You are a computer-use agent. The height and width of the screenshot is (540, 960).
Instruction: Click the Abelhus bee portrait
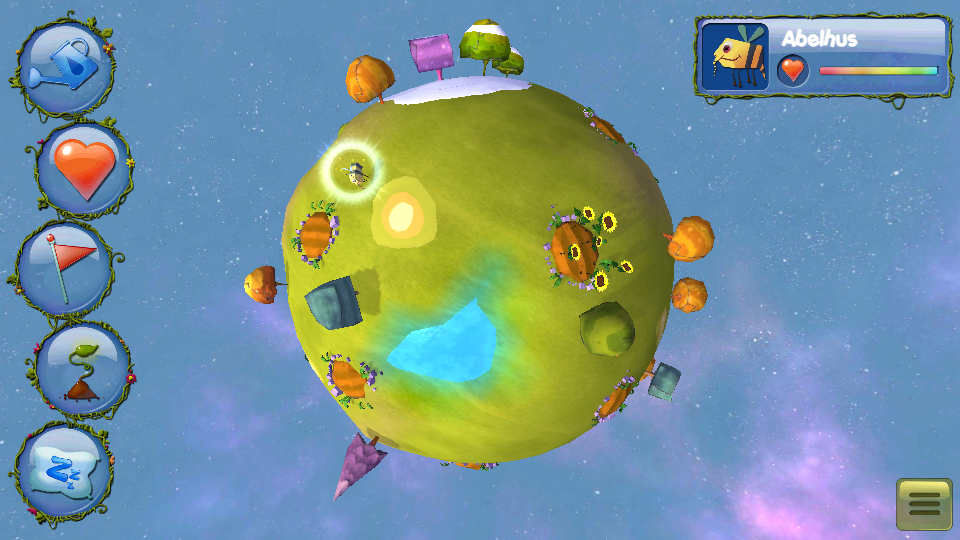click(735, 57)
